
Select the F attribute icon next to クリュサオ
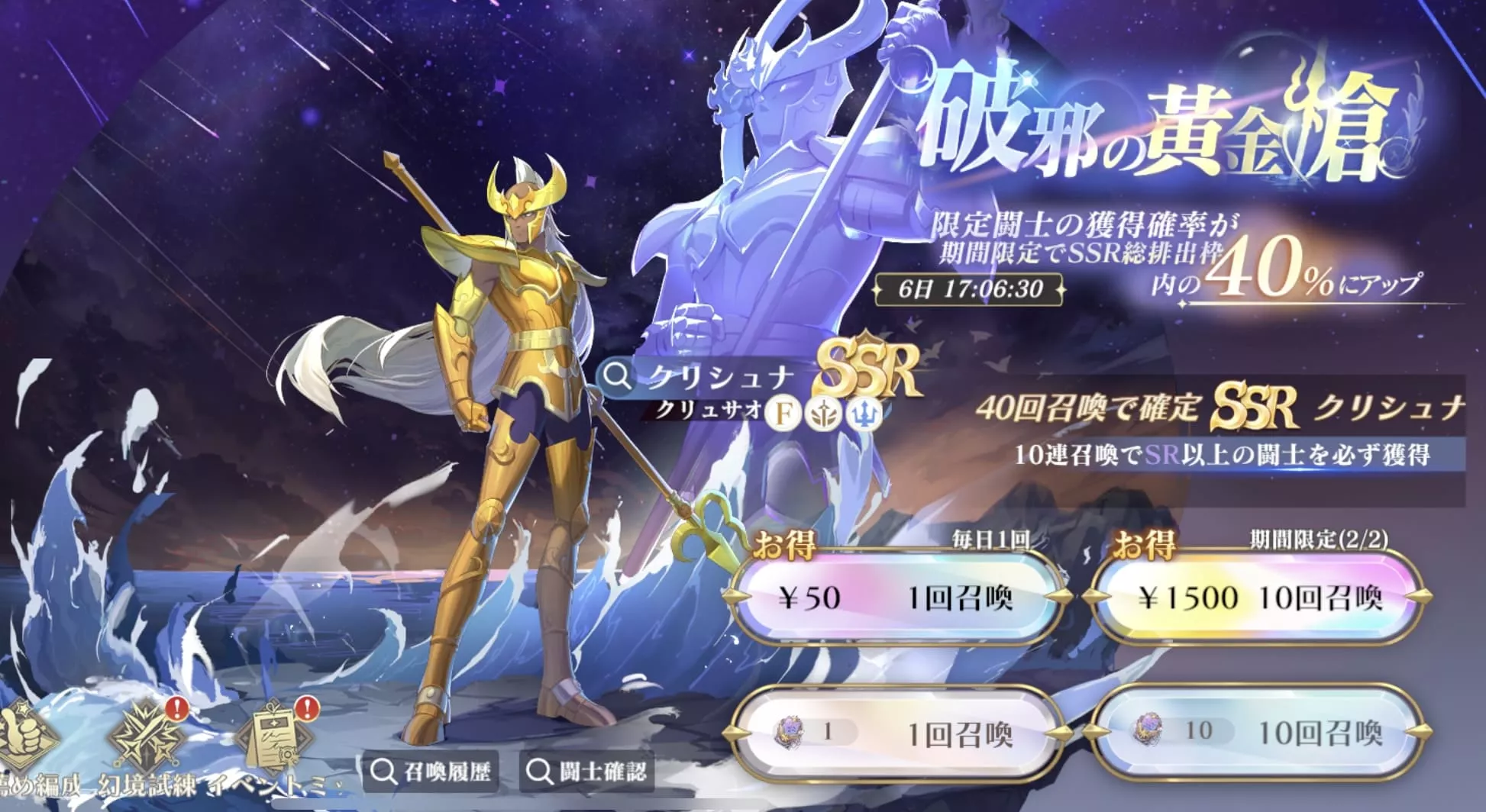tap(783, 414)
